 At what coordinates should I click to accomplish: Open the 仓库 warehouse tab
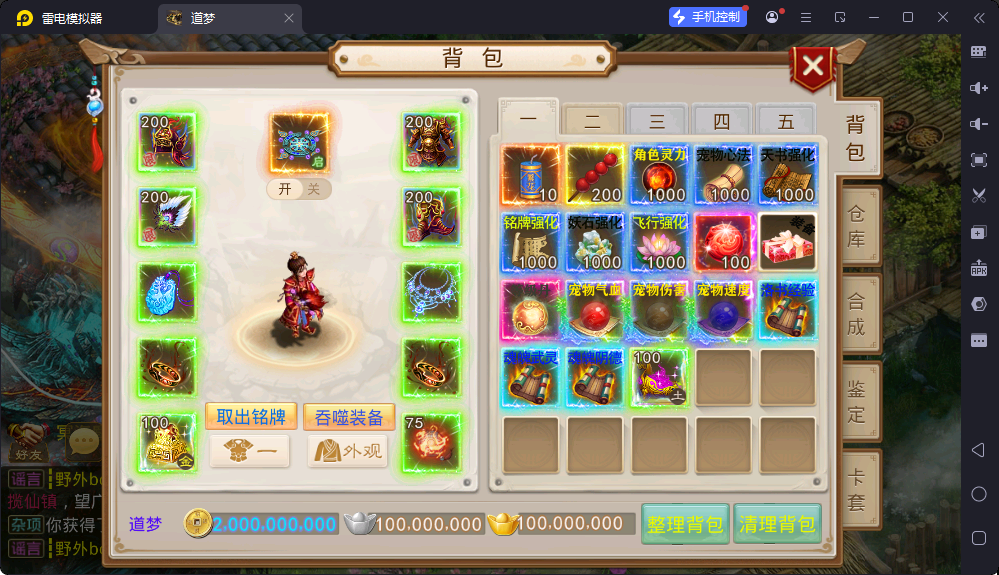(x=857, y=229)
